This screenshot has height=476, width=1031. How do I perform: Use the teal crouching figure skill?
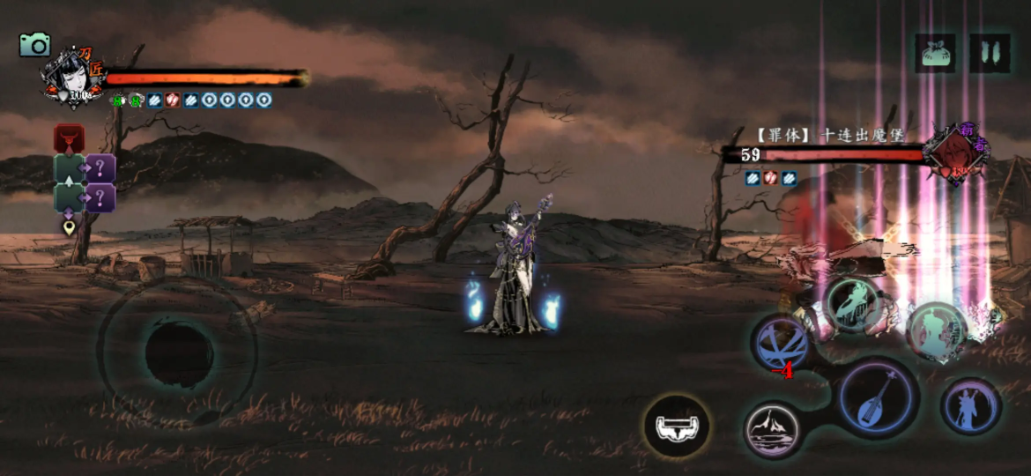(853, 304)
